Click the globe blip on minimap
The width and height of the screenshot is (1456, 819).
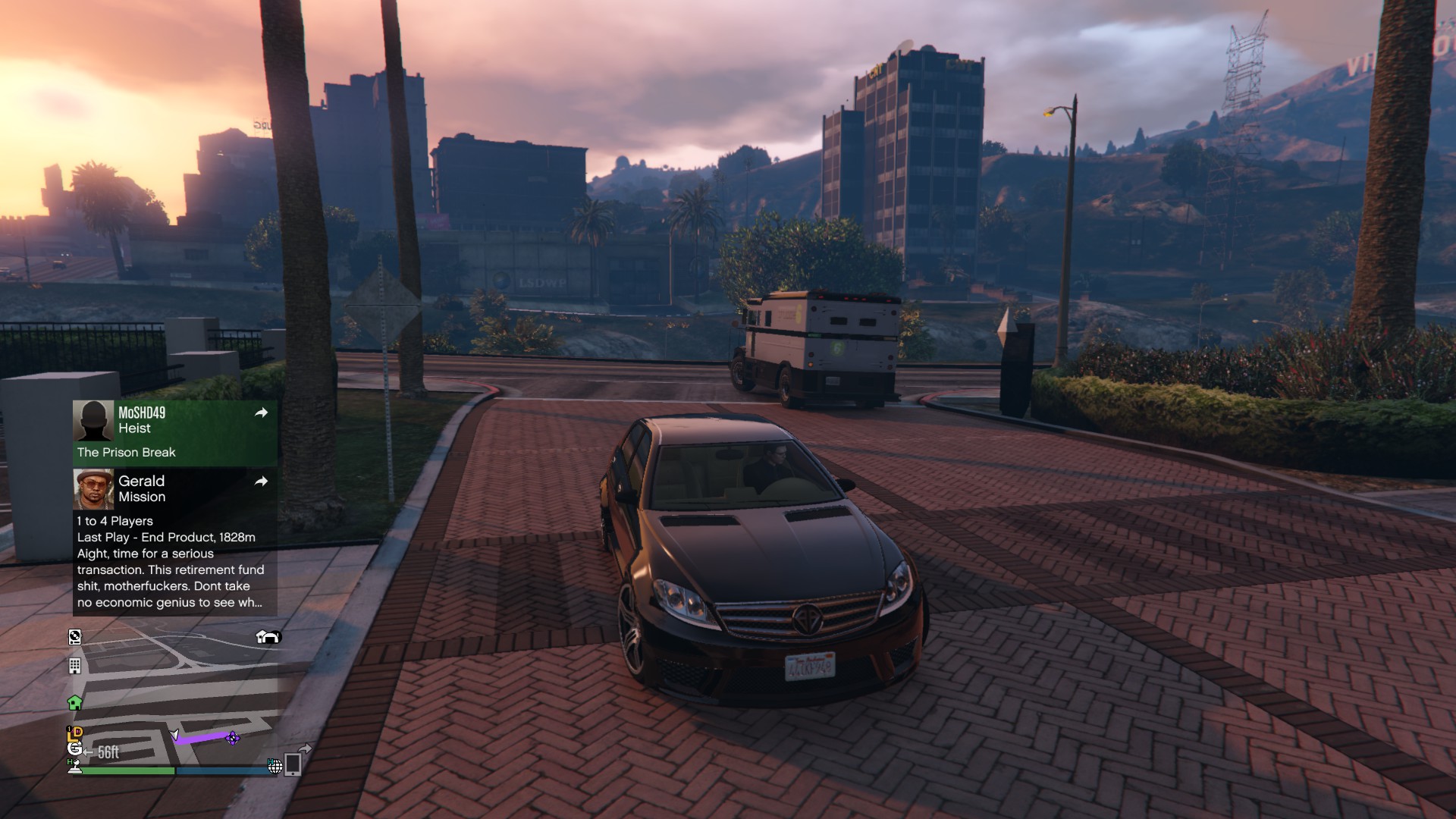(275, 767)
